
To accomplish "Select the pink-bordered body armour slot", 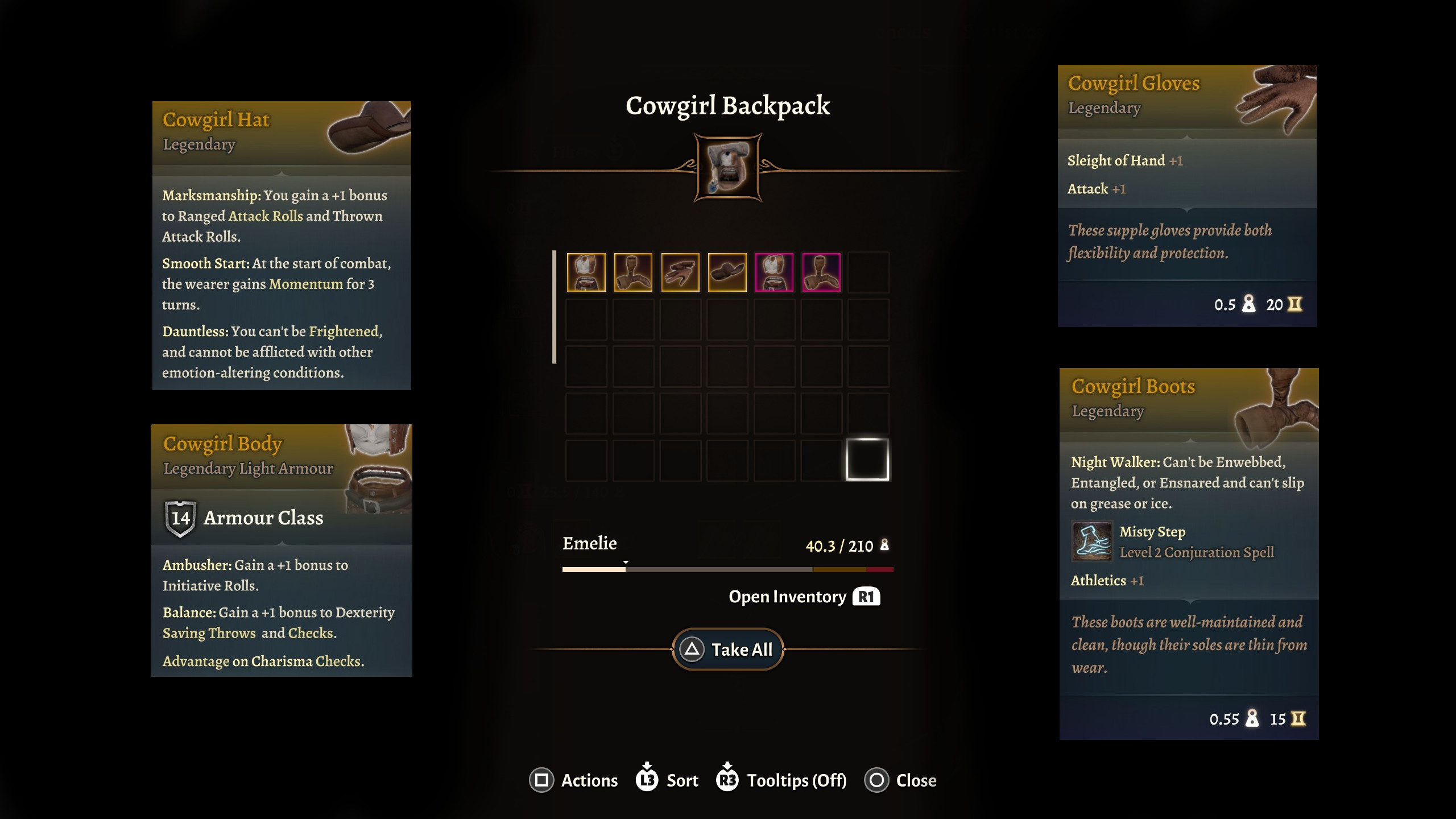I will click(774, 272).
